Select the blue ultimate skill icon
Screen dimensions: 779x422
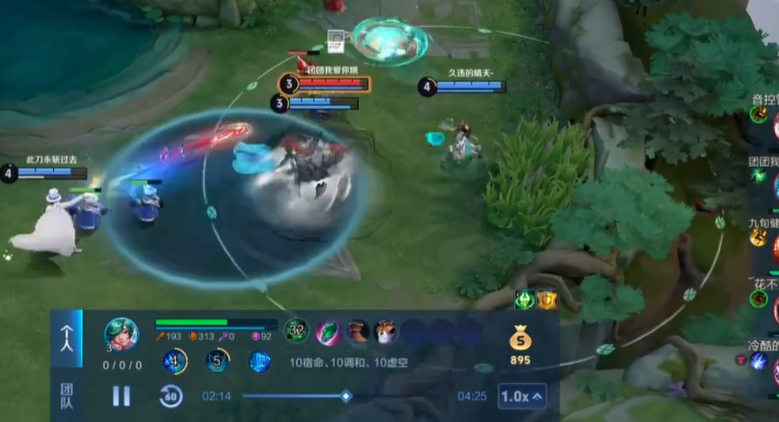pos(260,361)
